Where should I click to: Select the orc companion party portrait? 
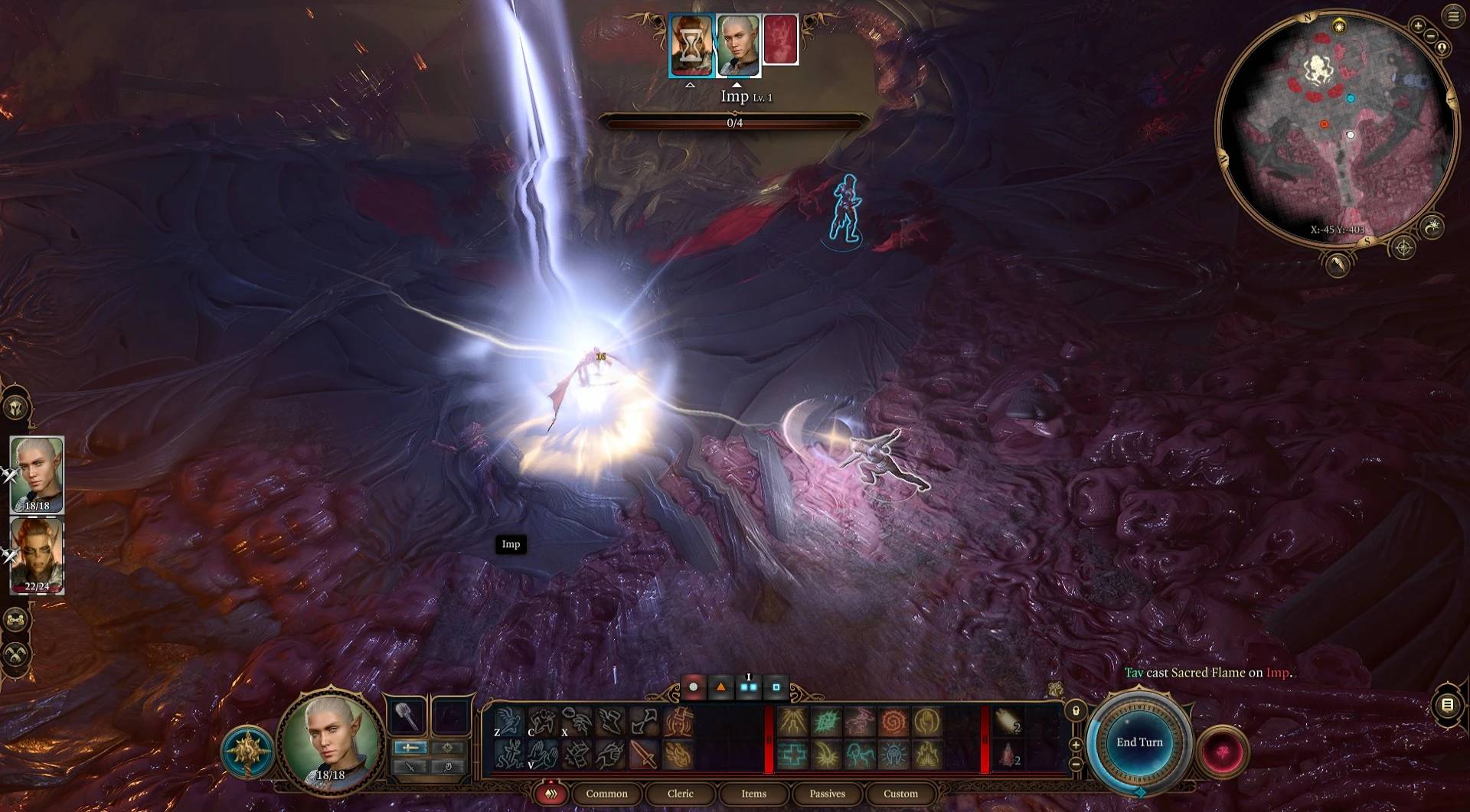[37, 555]
